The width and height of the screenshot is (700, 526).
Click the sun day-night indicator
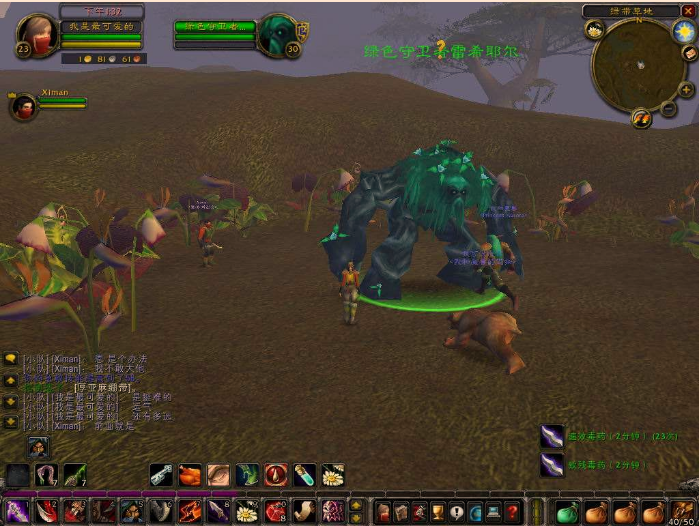pos(683,32)
